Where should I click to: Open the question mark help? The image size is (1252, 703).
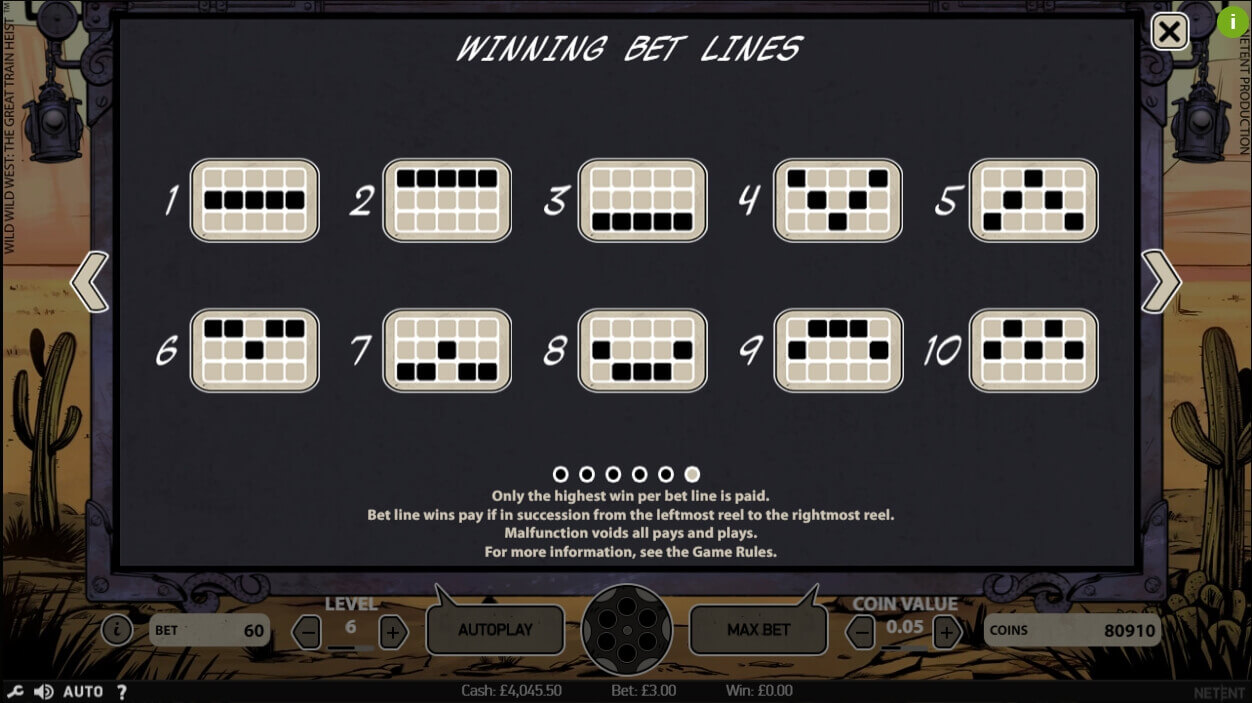point(122,692)
